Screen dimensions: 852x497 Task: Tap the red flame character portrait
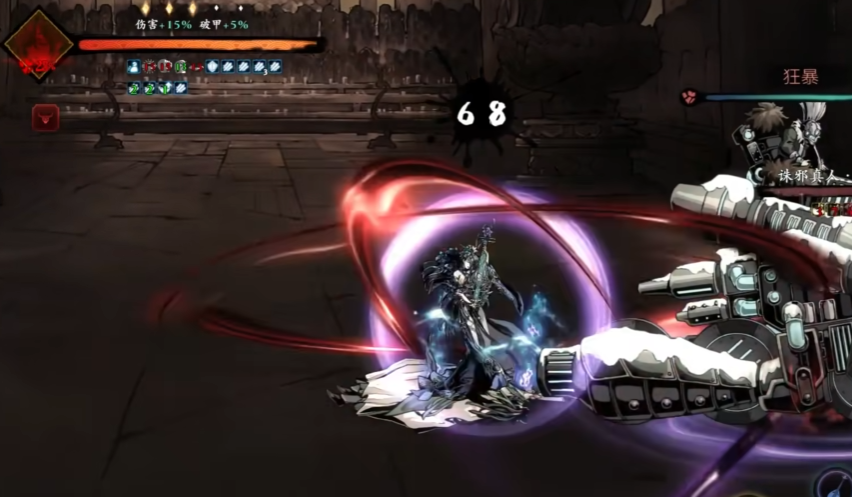[x=38, y=45]
